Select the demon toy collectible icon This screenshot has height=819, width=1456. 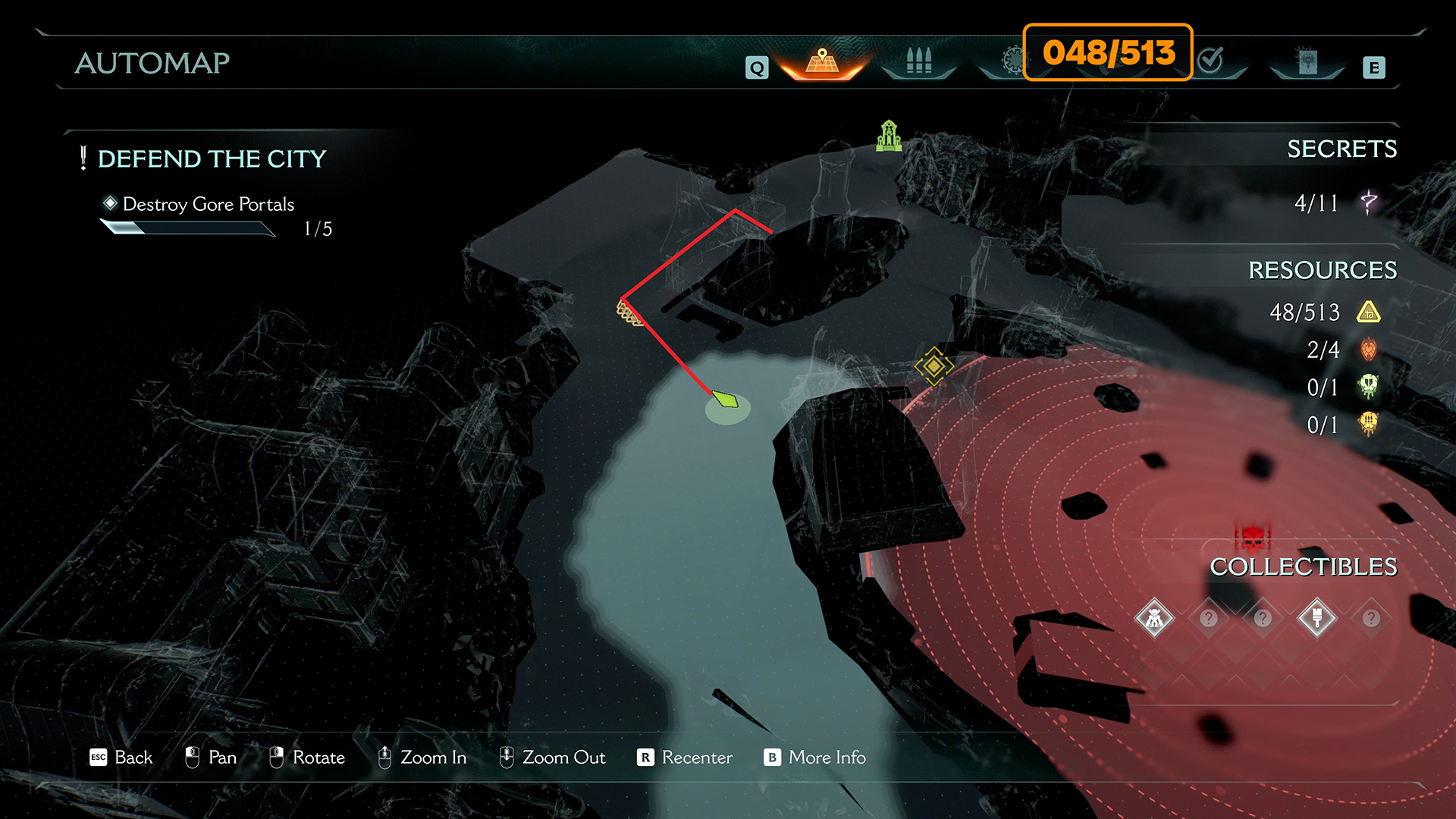1154,619
